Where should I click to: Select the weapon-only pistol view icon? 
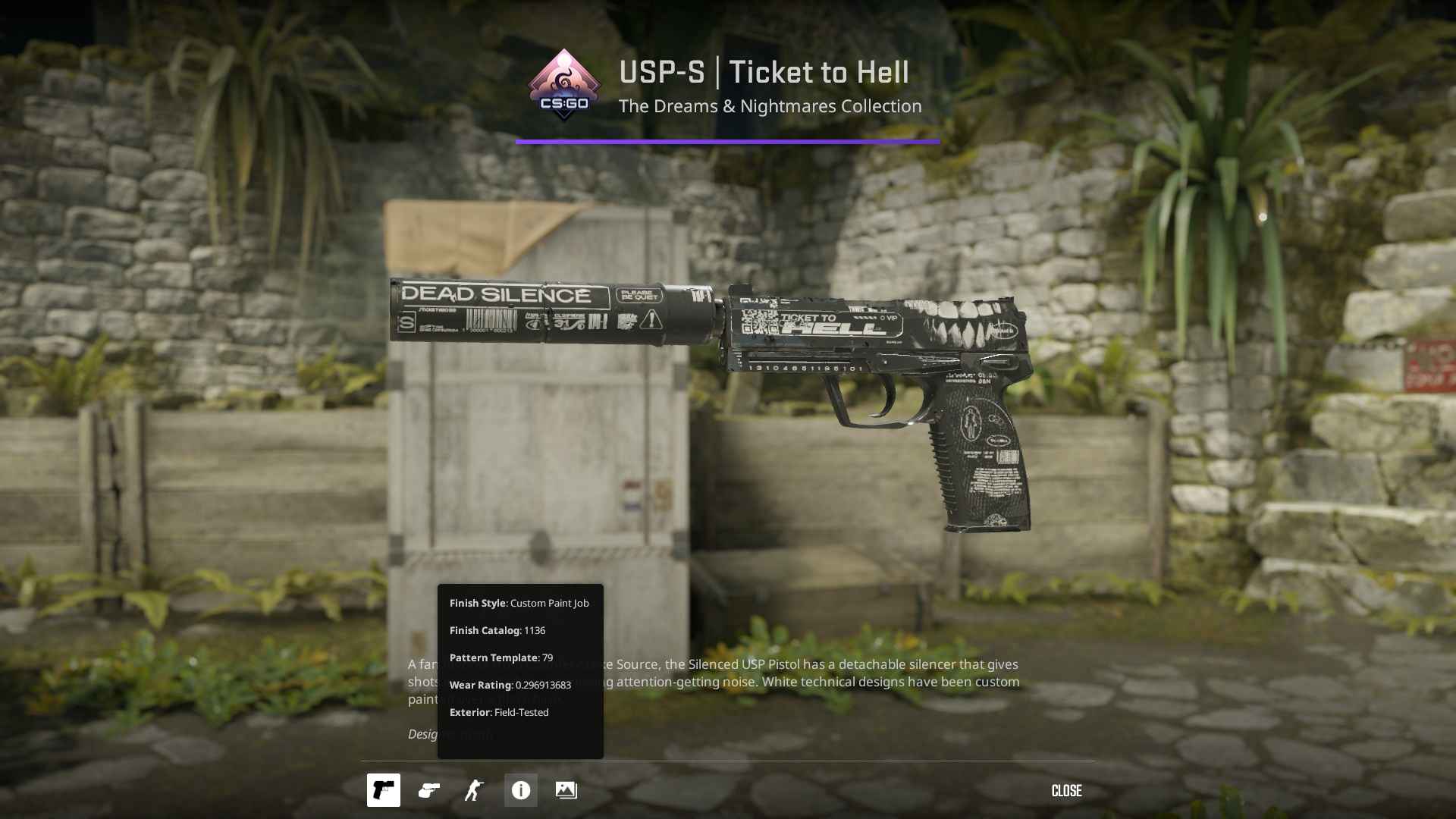click(x=384, y=790)
